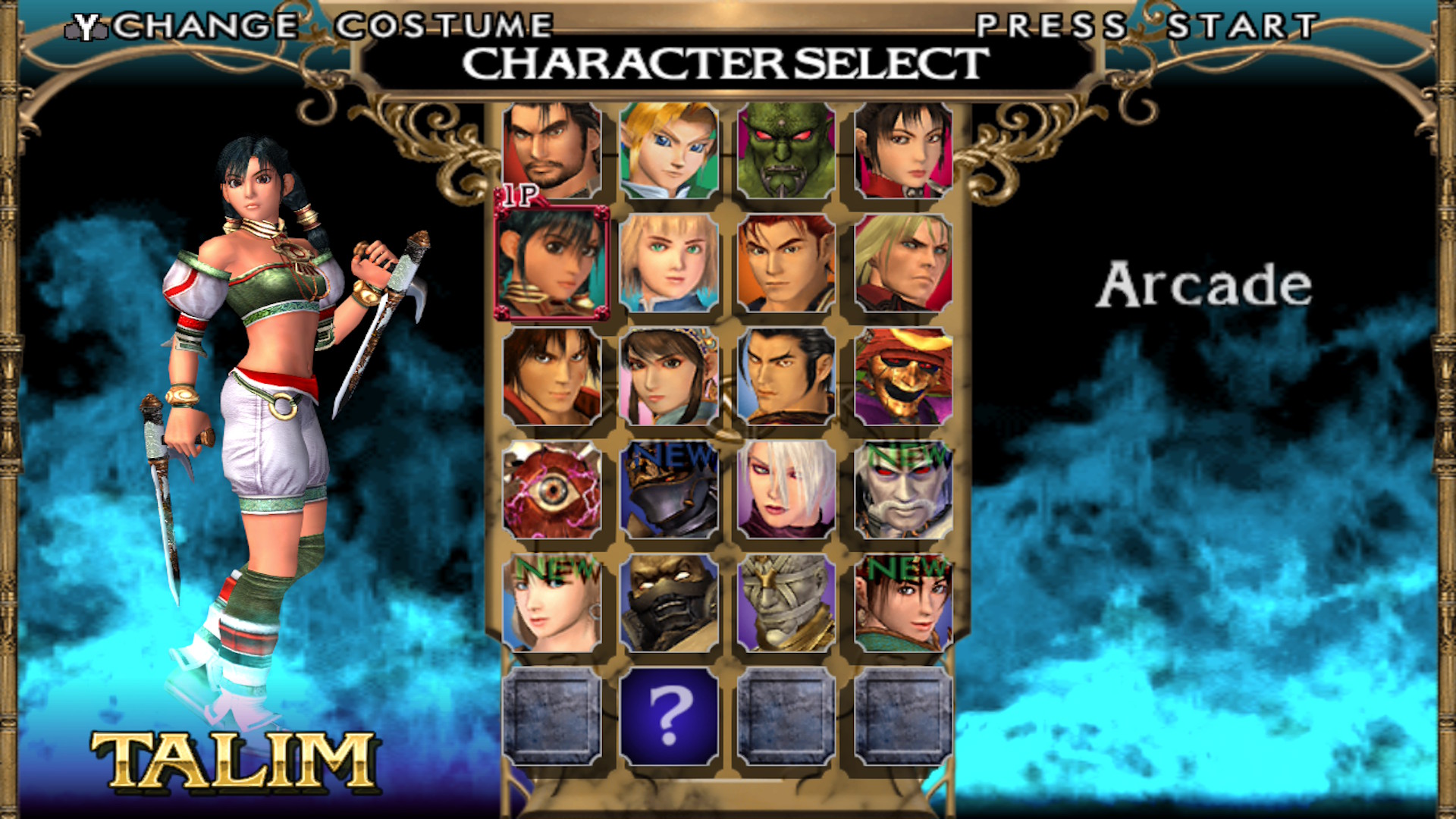Select the Mitsurugi portrait with the beard
This screenshot has width=1456, height=819.
click(x=551, y=150)
